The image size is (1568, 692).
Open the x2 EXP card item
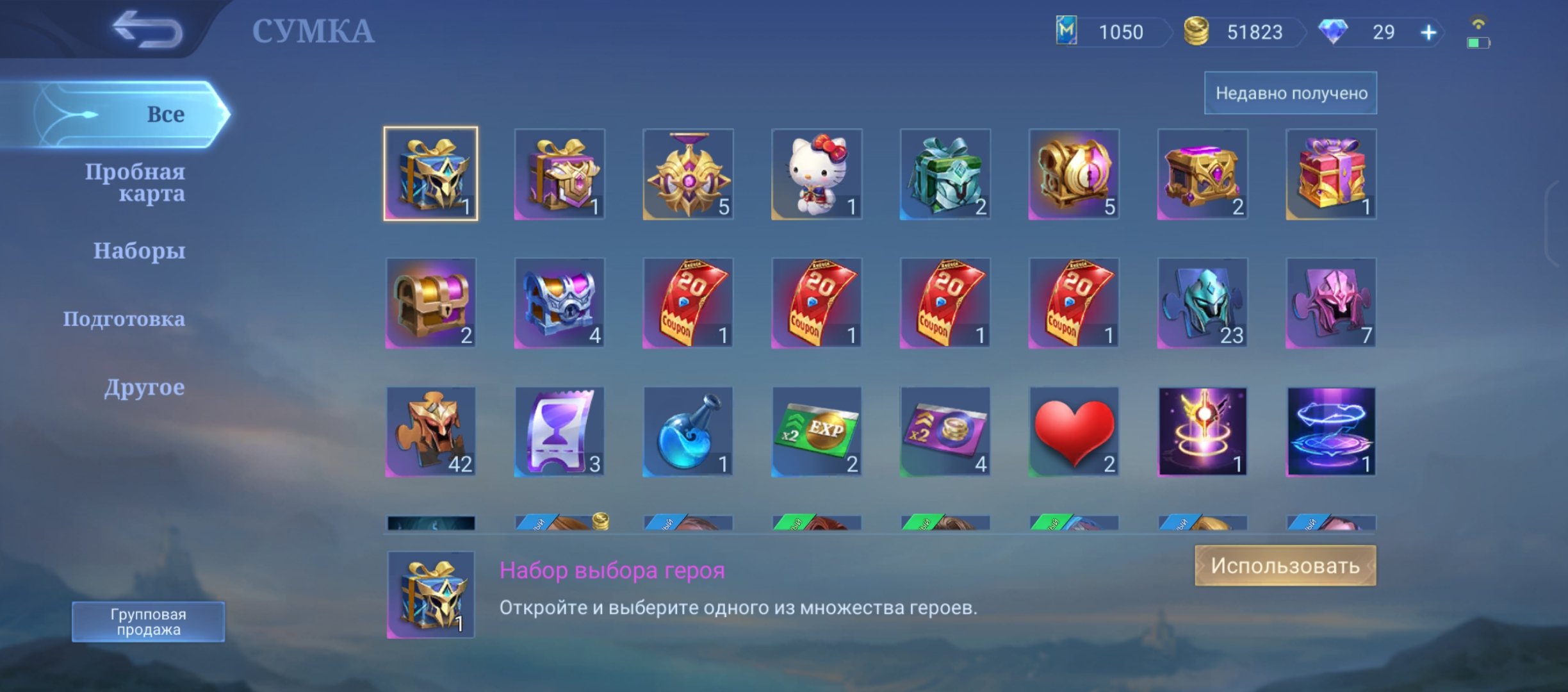point(817,431)
